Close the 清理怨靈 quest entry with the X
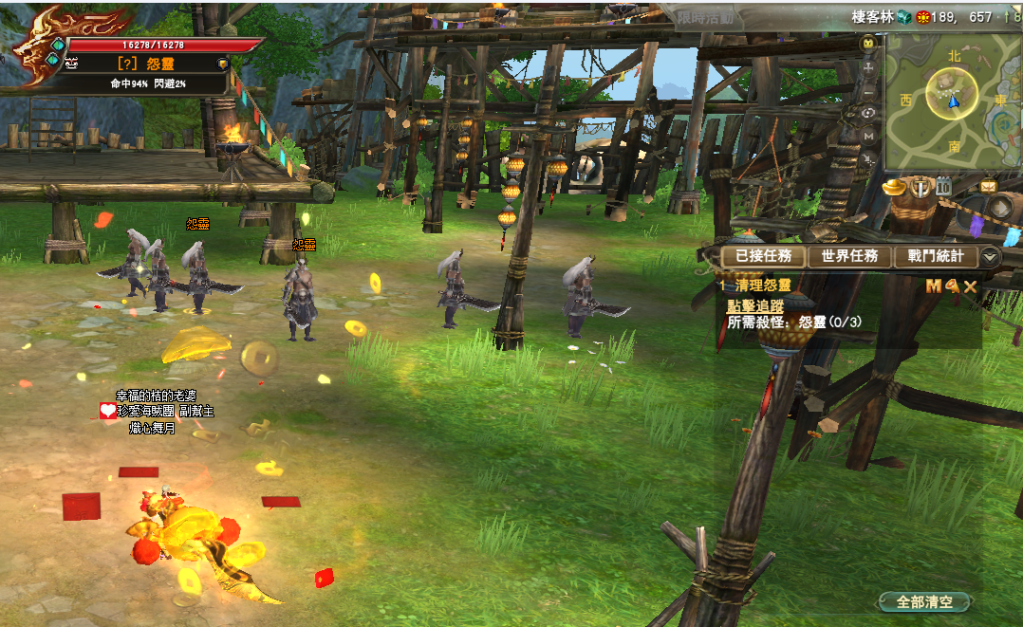The image size is (1023, 627). click(x=970, y=287)
